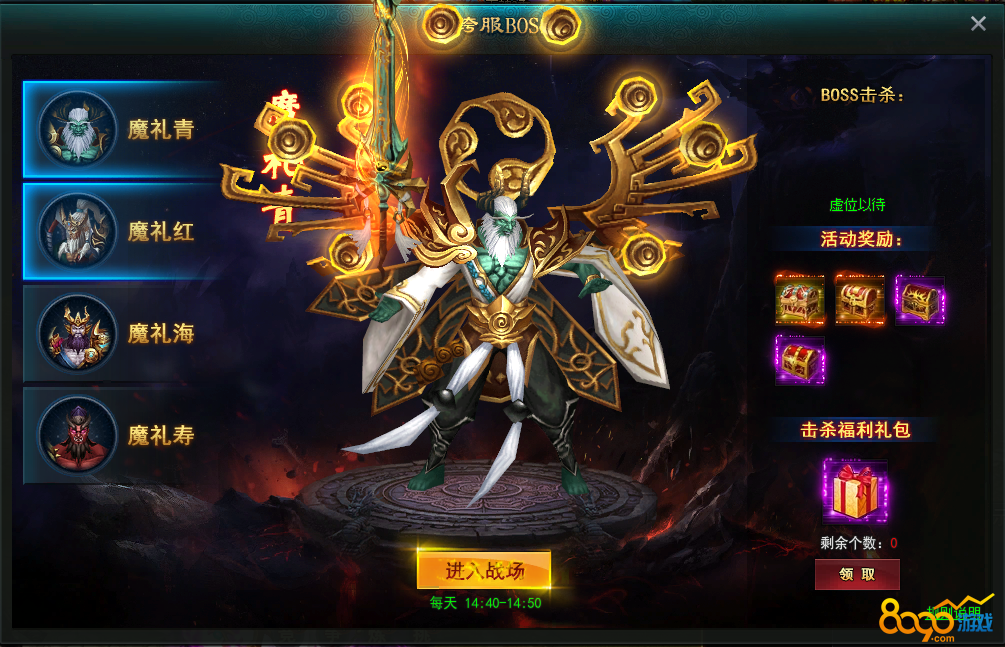Click the 进入战场 button
Image resolution: width=1005 pixels, height=647 pixels.
point(484,570)
